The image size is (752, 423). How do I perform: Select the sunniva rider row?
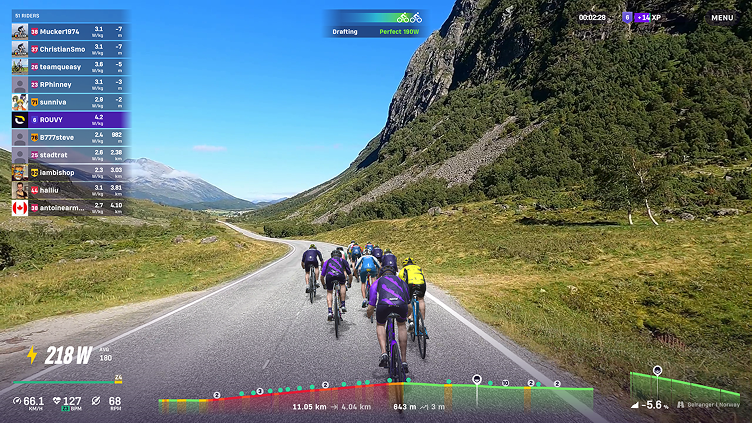pyautogui.click(x=69, y=101)
